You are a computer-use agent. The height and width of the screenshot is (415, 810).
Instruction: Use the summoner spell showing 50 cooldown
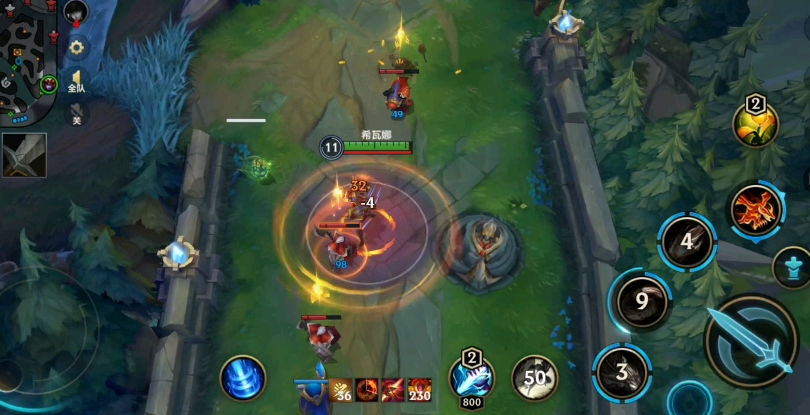click(535, 378)
